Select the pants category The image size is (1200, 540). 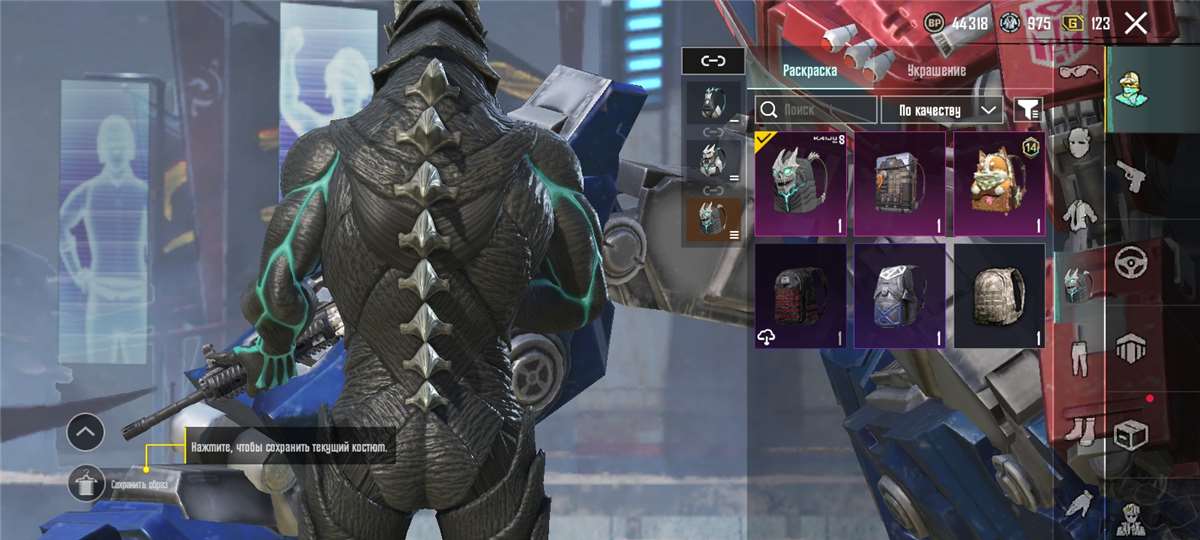coord(1078,355)
